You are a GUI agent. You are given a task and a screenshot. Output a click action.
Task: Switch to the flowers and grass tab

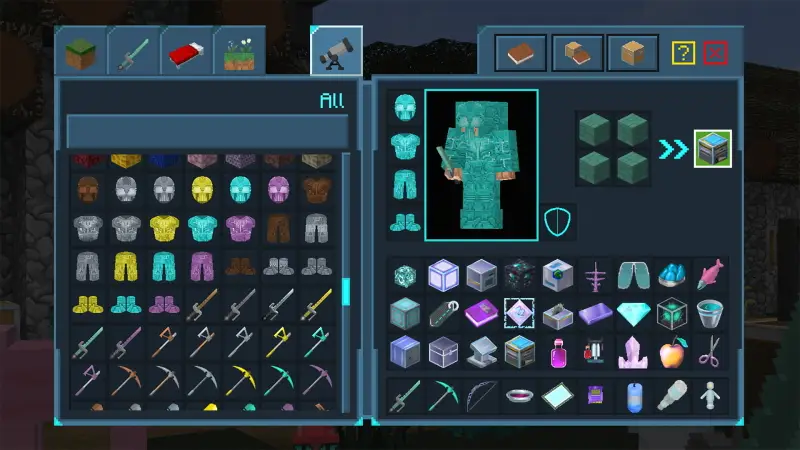coord(239,51)
